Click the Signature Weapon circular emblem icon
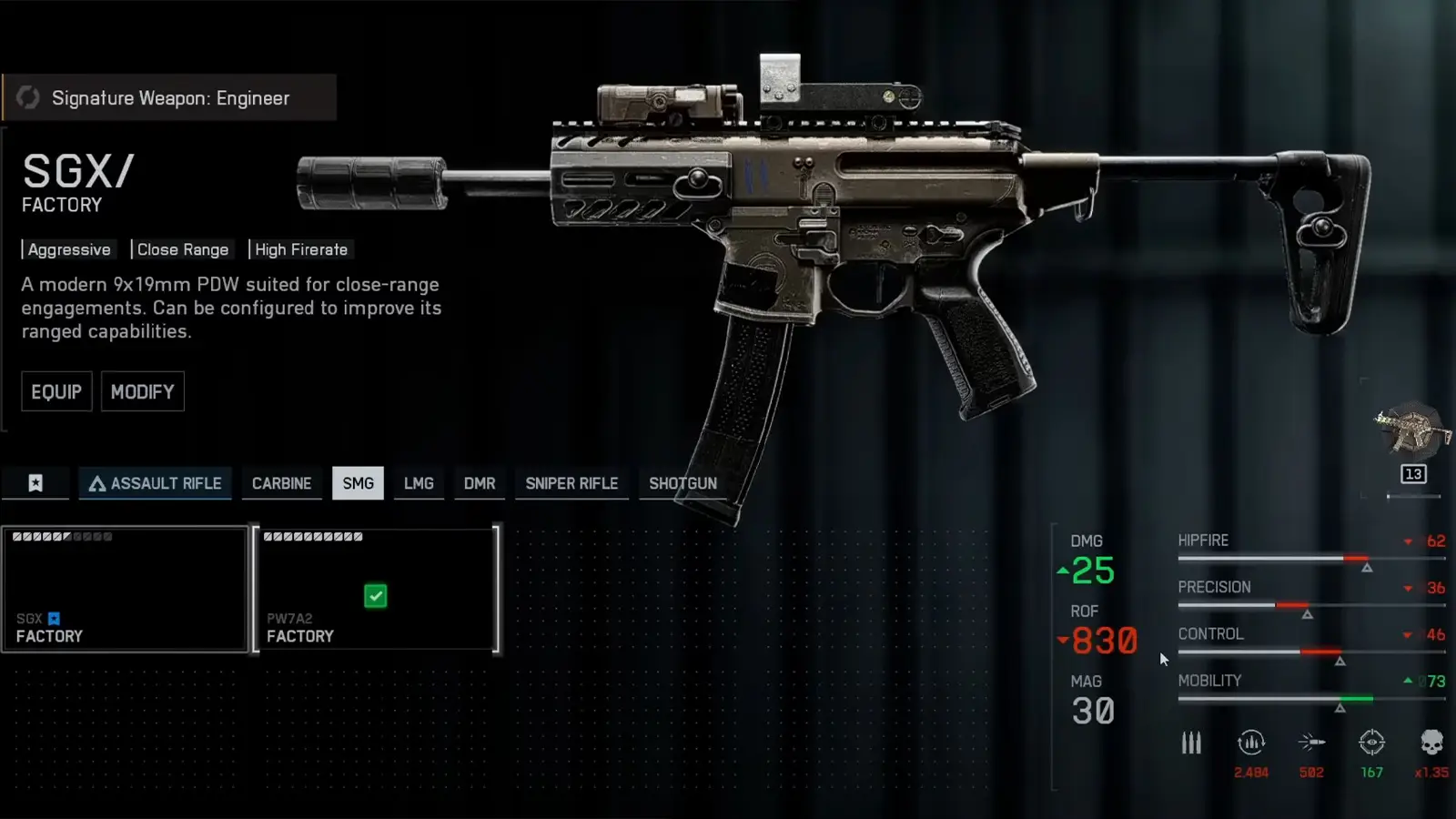Image resolution: width=1456 pixels, height=819 pixels. 28,97
